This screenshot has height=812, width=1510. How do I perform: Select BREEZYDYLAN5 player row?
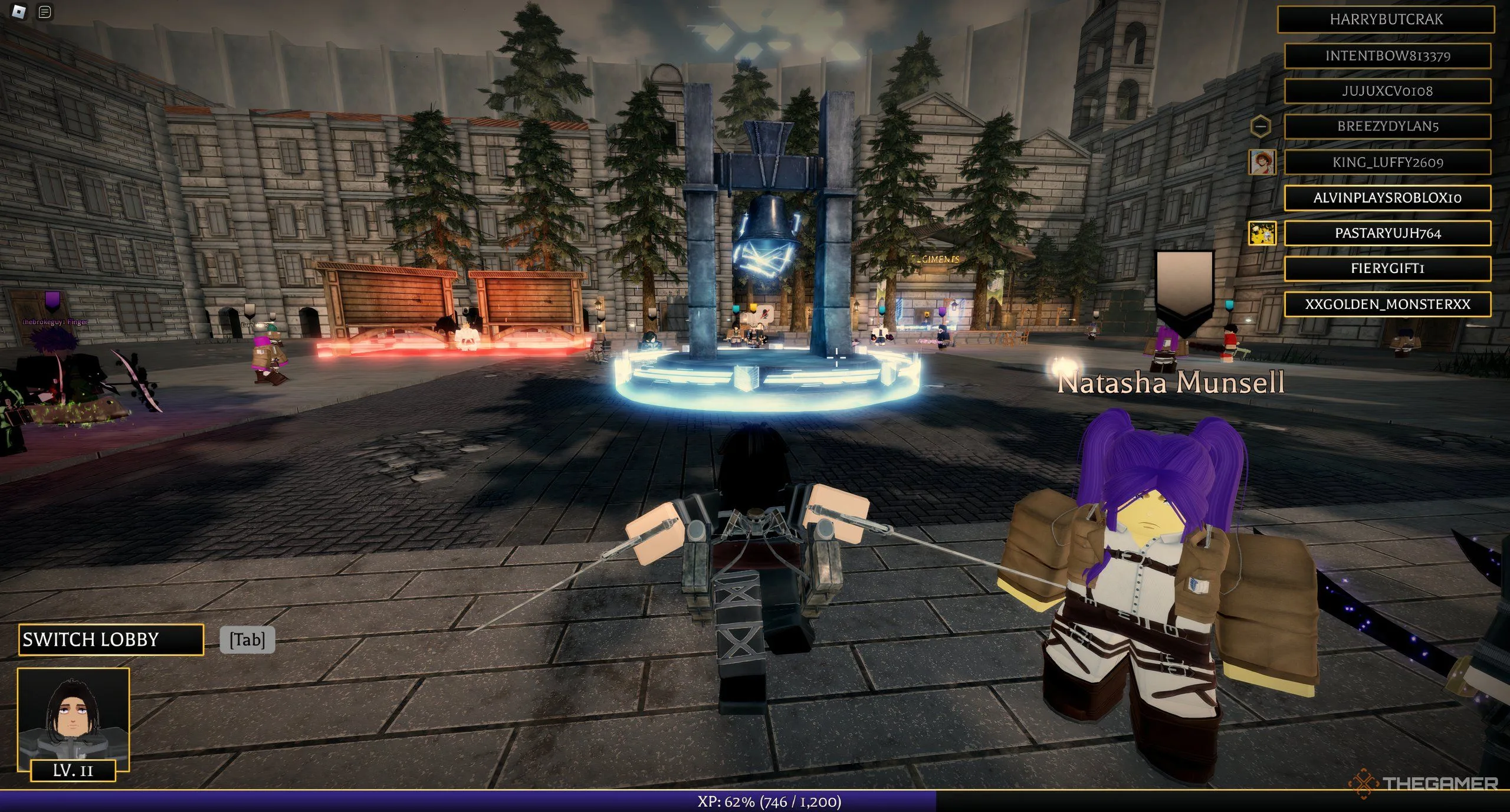point(1387,126)
